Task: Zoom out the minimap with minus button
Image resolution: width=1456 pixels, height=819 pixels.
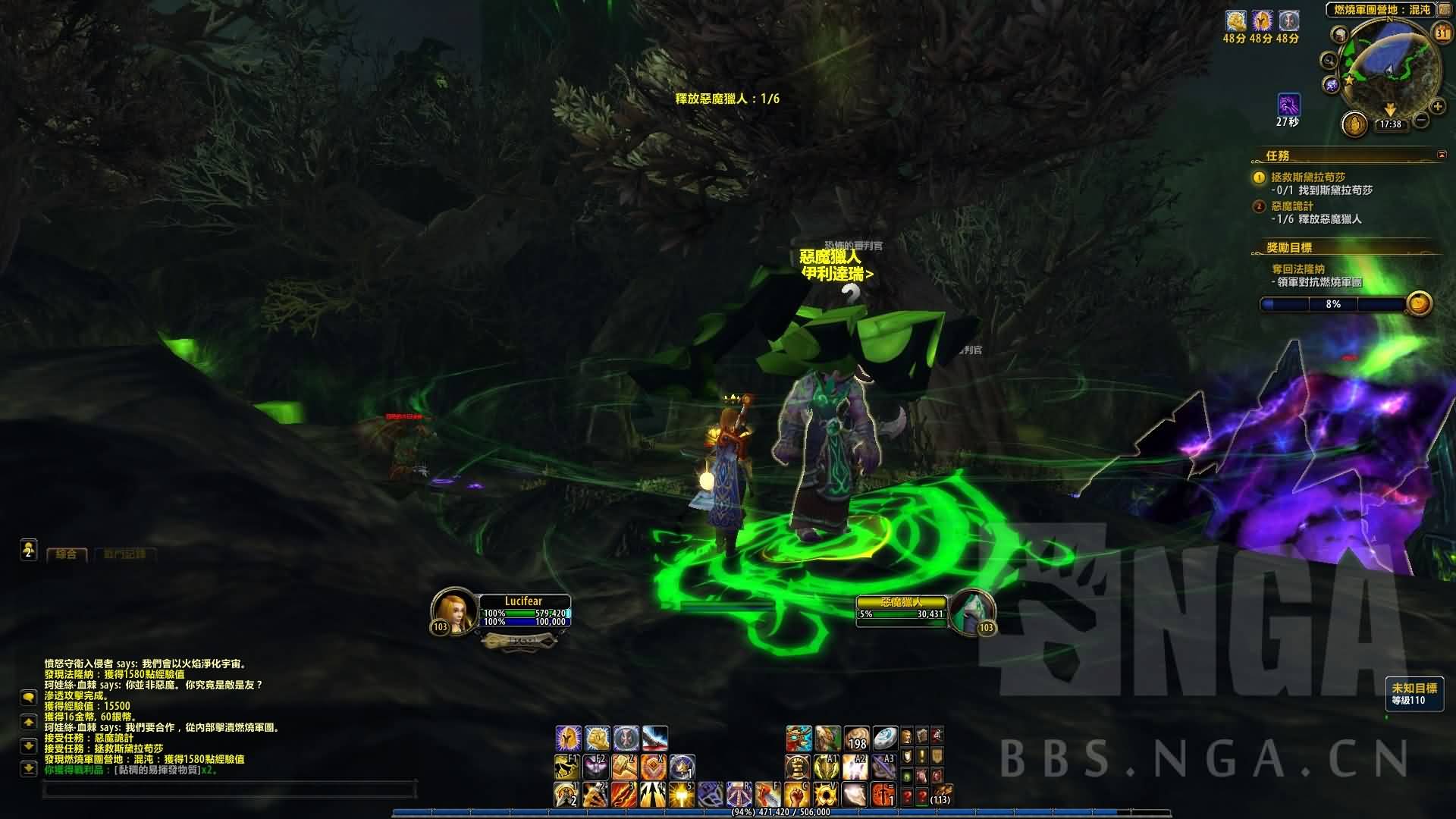Action: pyautogui.click(x=1421, y=120)
